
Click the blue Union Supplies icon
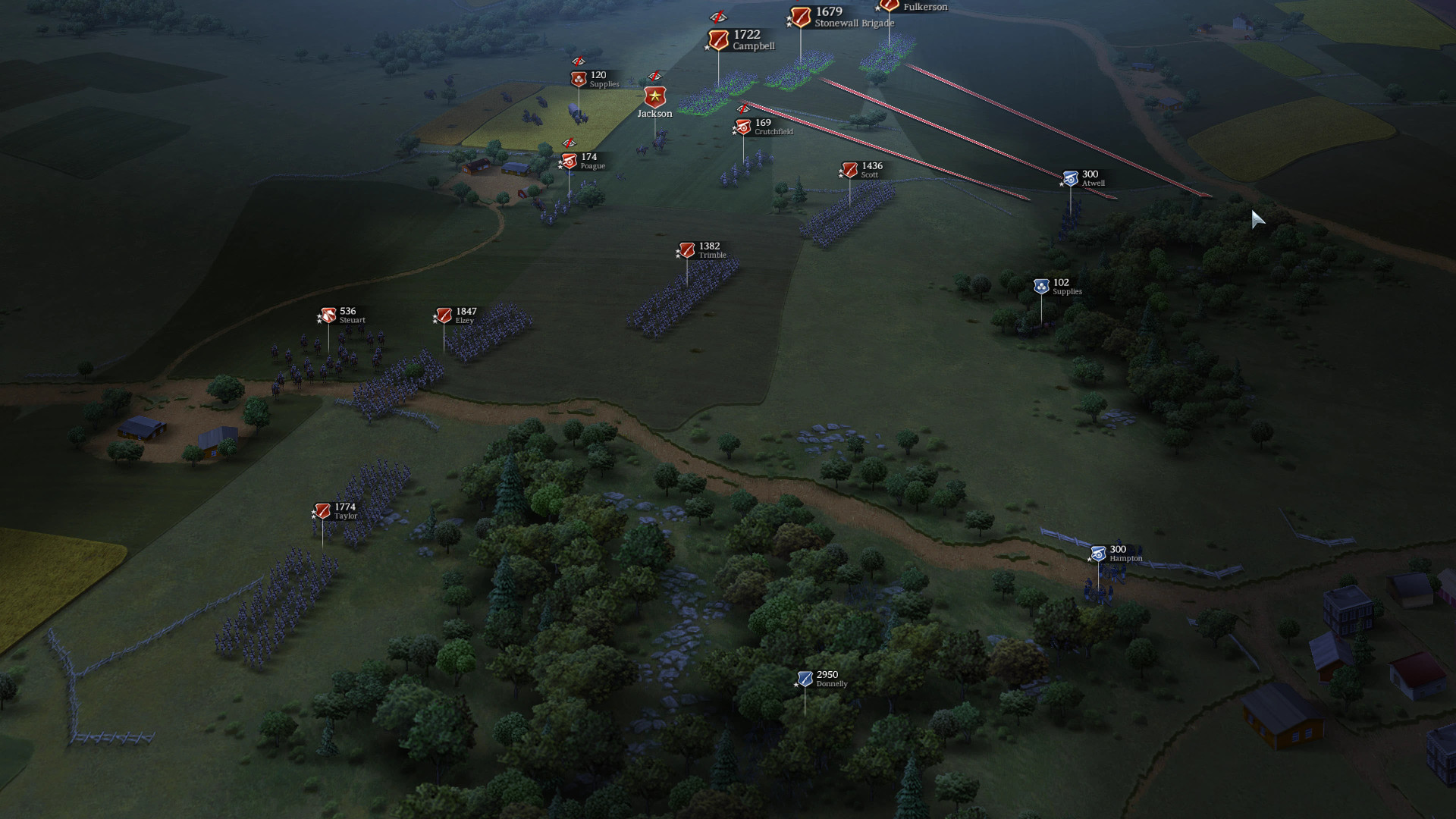1040,286
